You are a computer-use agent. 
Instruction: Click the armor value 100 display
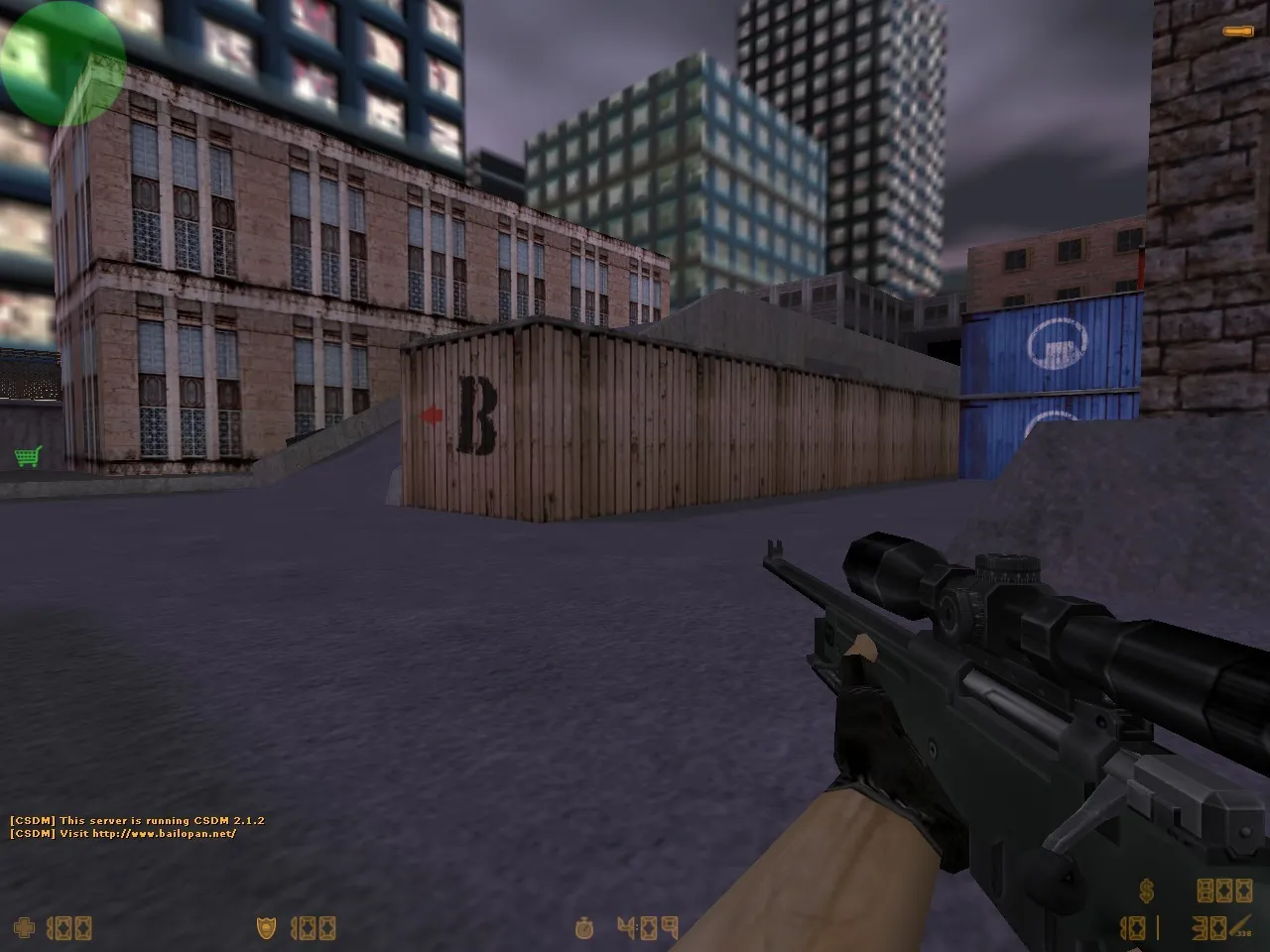[313, 930]
